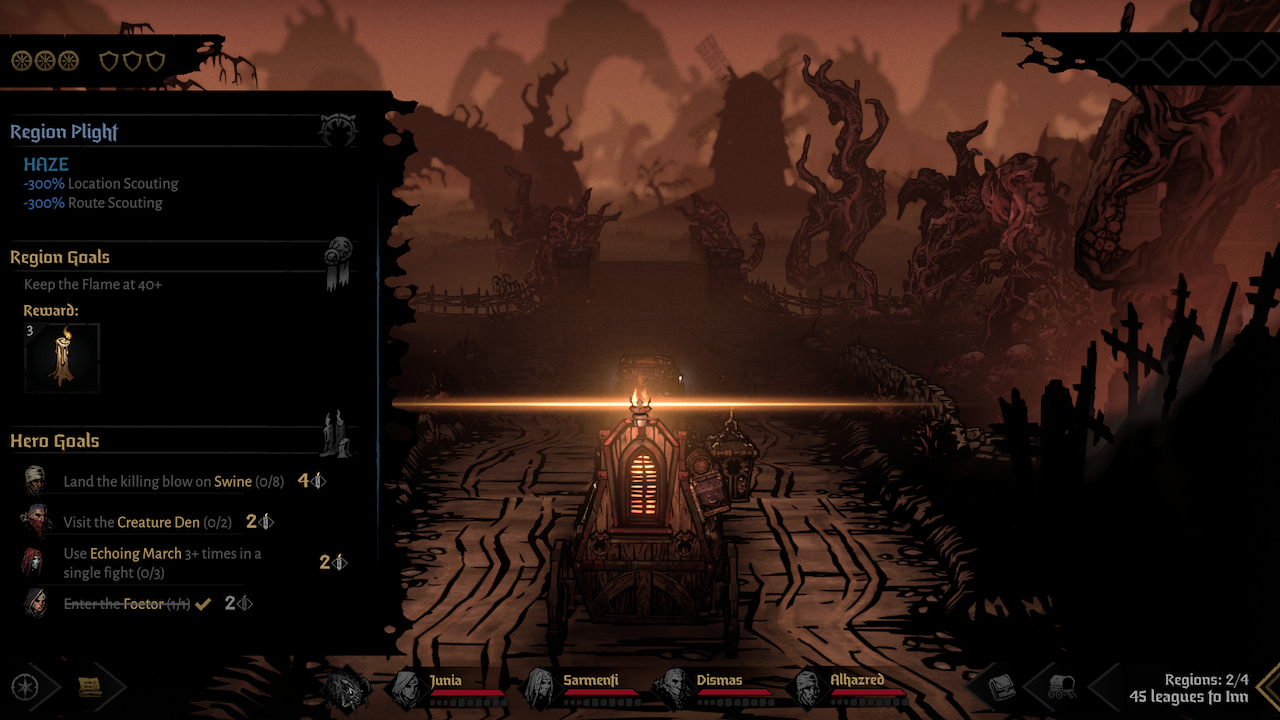The height and width of the screenshot is (720, 1280).
Task: Open the stagecoach wagon panel
Action: click(1061, 687)
